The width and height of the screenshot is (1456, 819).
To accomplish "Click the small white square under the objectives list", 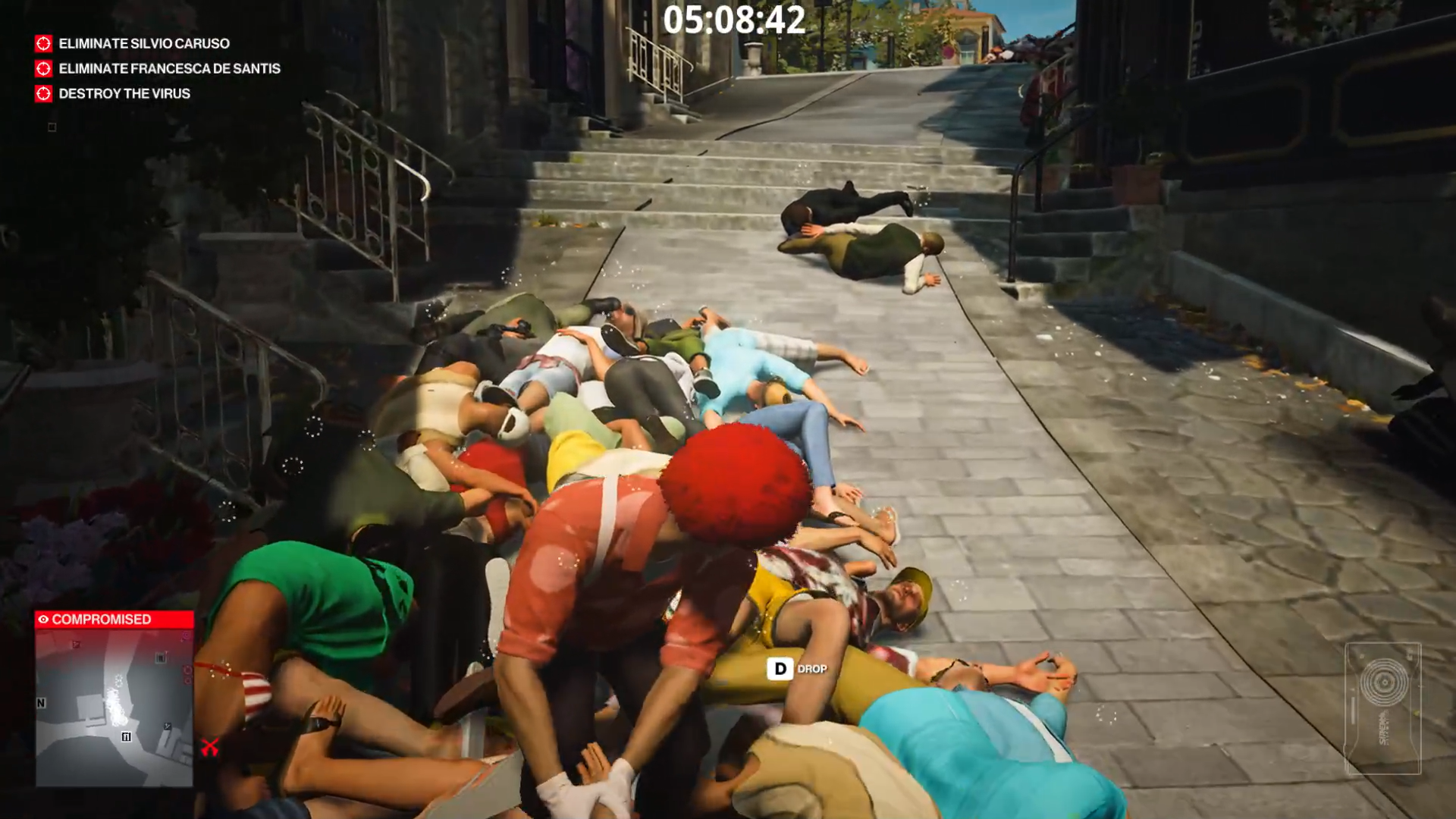I will click(52, 127).
